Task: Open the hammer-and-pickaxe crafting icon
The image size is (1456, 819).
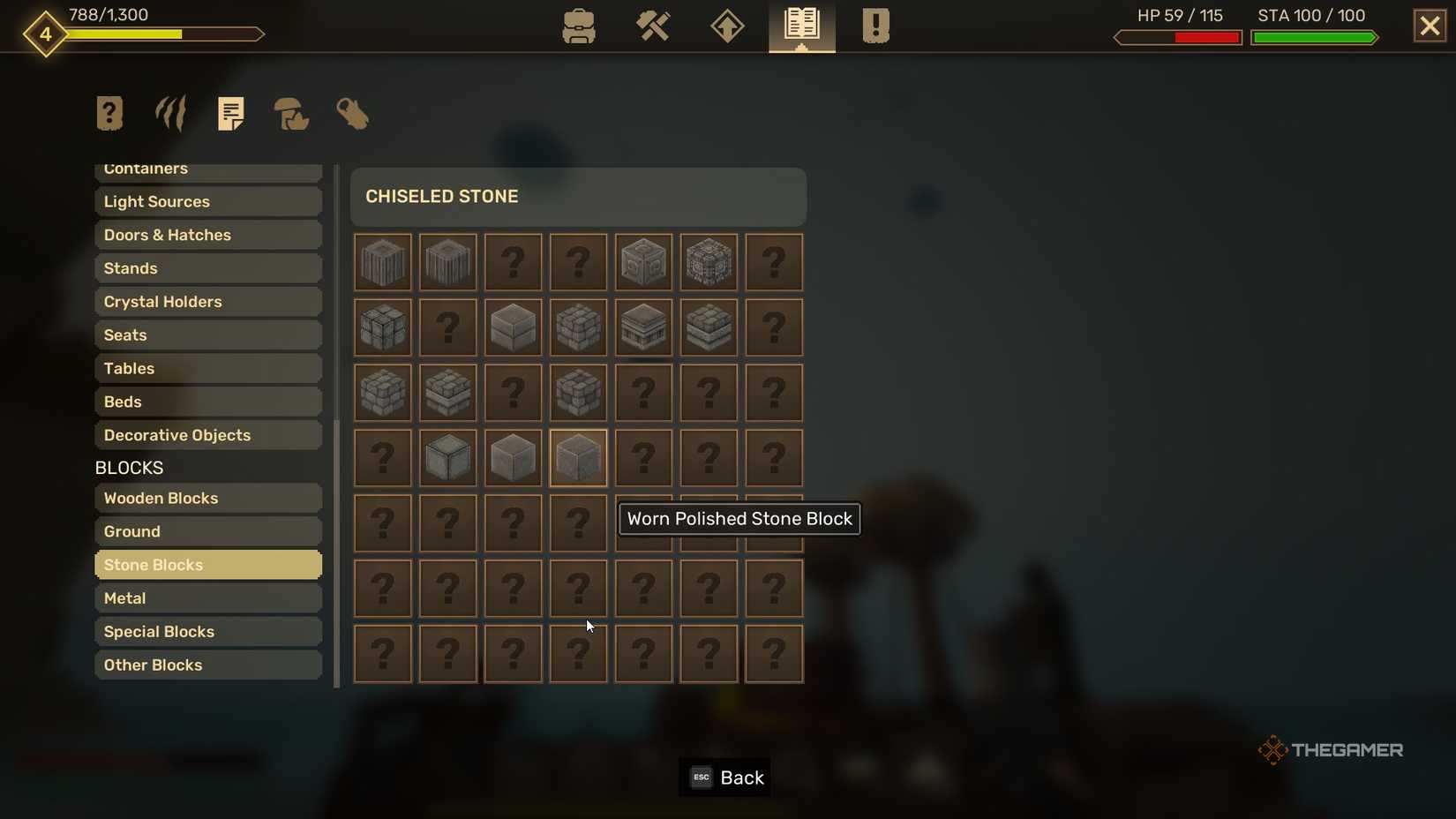Action: click(653, 26)
